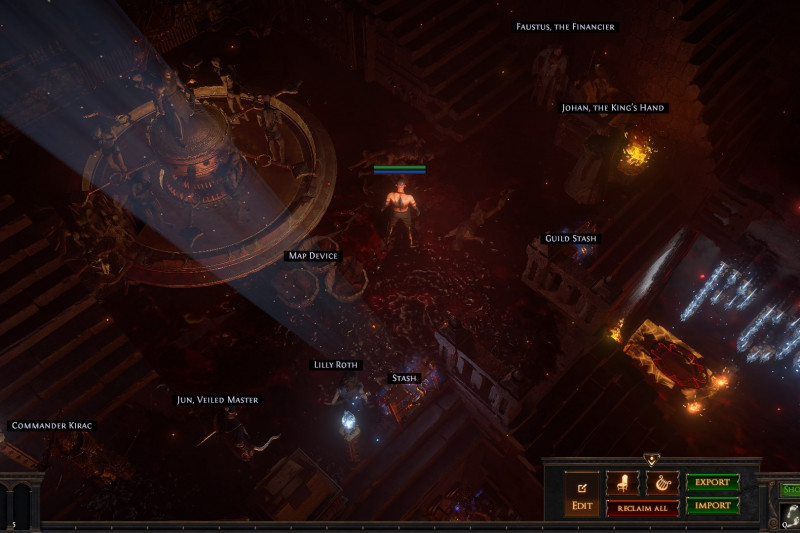Select Jun, Veiled Master nameplate
Viewport: 800px width, 533px height.
[x=217, y=400]
